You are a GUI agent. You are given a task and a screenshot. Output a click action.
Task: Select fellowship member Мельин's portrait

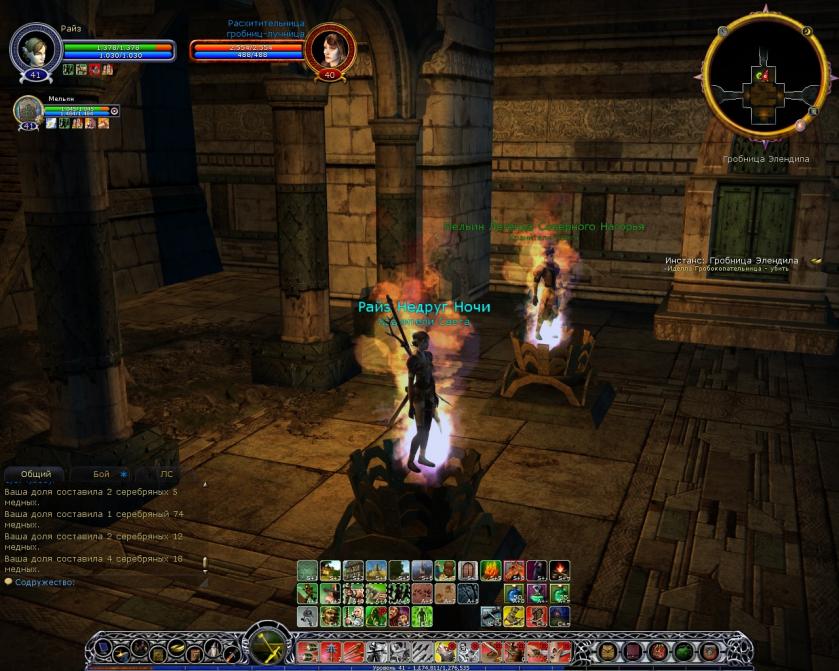click(27, 111)
